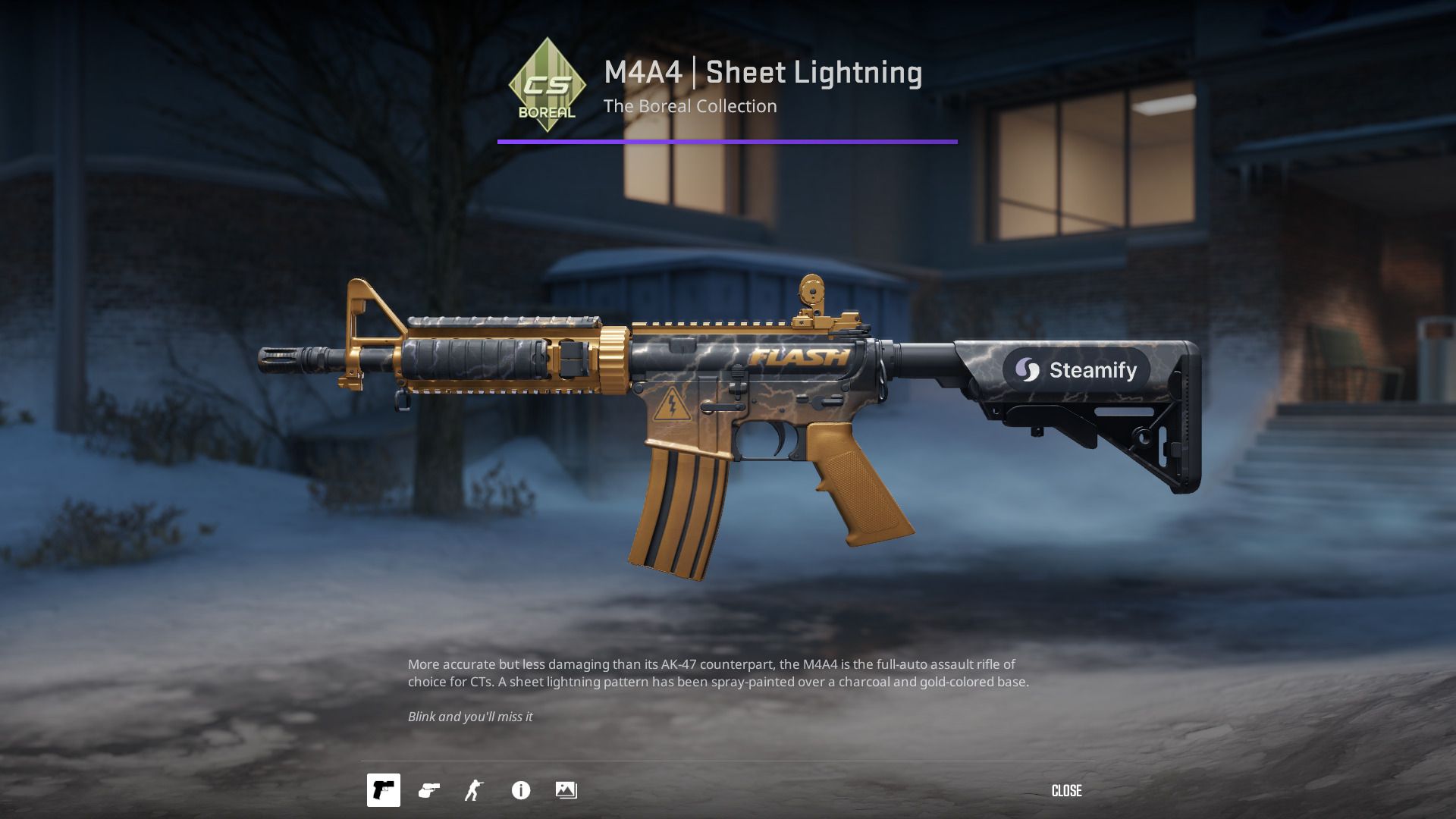Switch to the held-weapon hand view icon

coord(429,790)
